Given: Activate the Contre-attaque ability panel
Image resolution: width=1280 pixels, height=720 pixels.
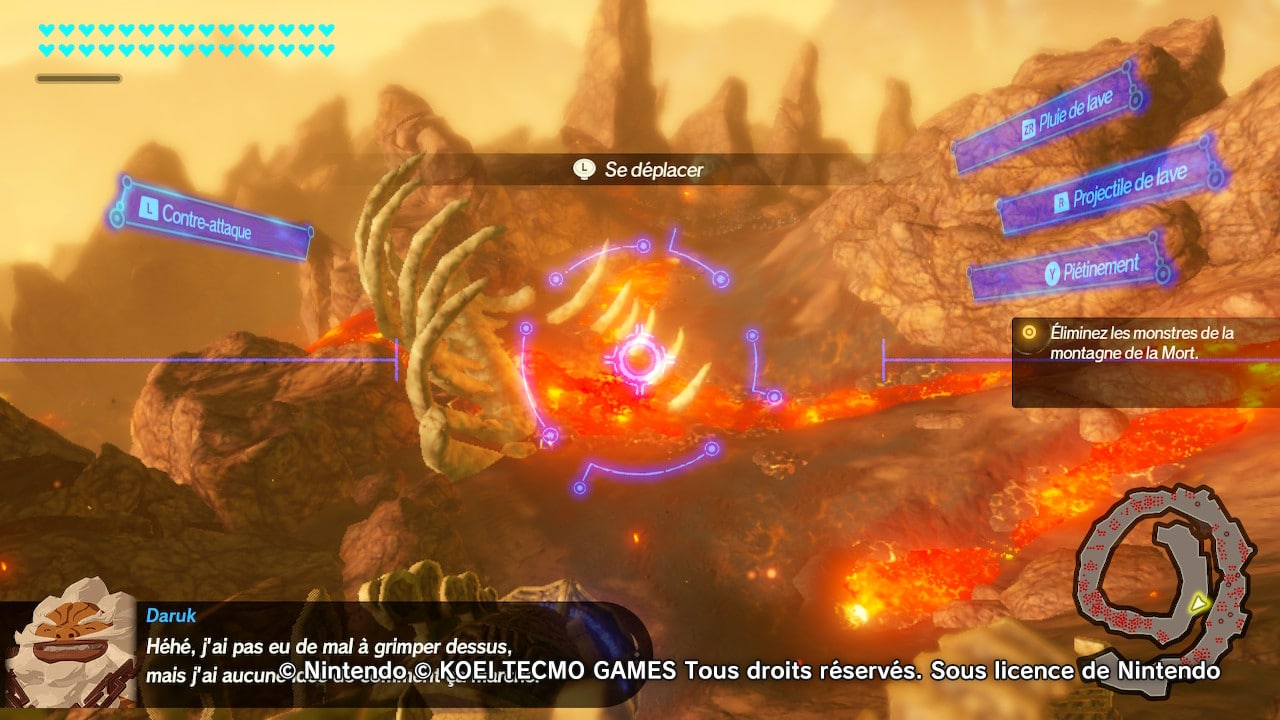Looking at the screenshot, I should pos(210,219).
